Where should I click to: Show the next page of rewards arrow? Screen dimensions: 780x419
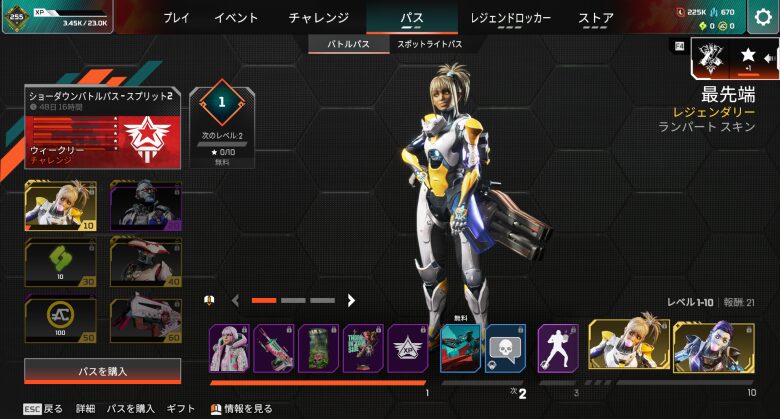[x=351, y=300]
